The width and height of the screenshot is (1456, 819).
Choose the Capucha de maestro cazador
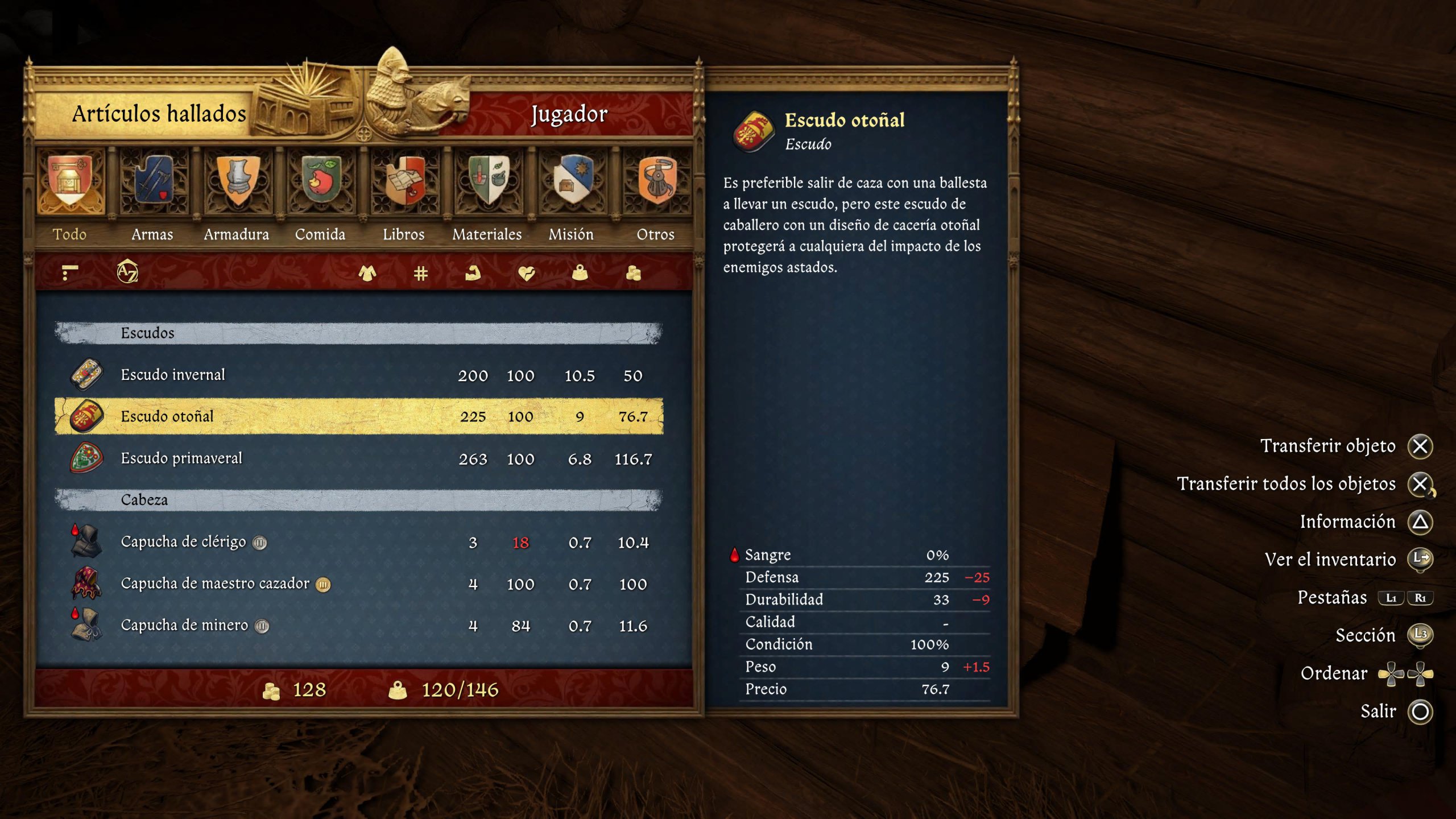click(x=358, y=584)
